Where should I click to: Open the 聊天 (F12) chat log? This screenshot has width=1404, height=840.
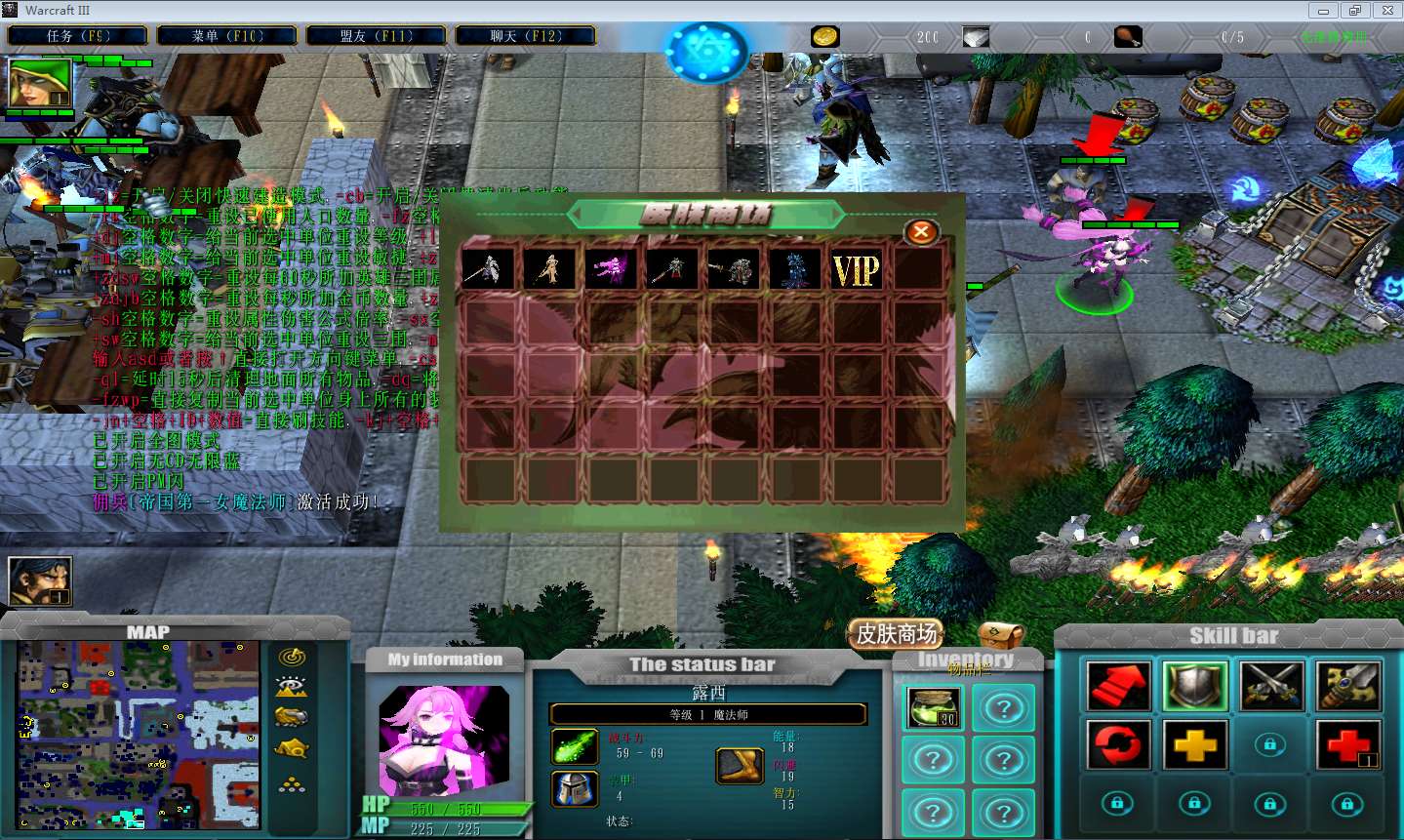525,36
